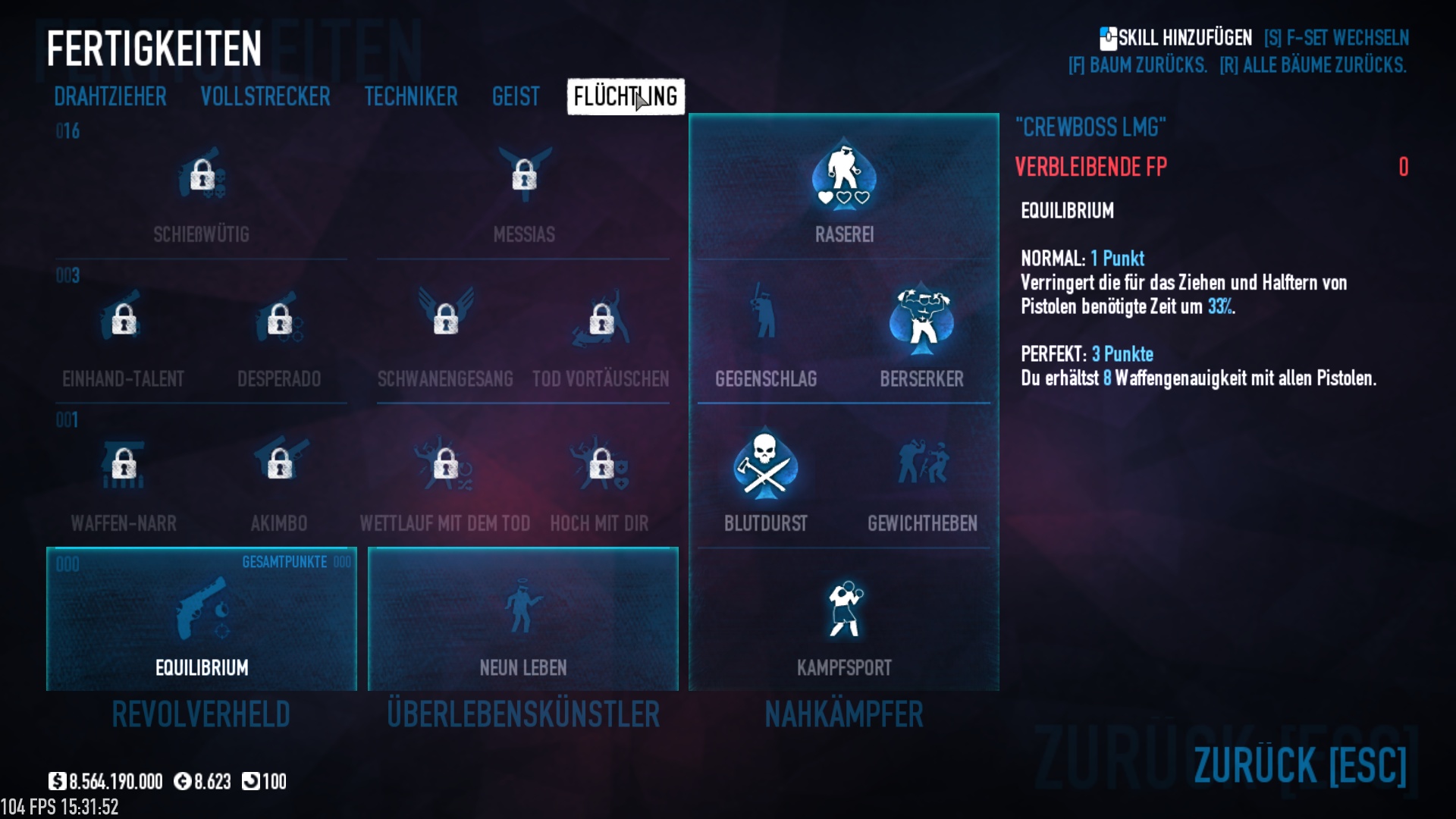This screenshot has width=1456, height=819.
Task: Click the locked Messias skill
Action: point(524,176)
